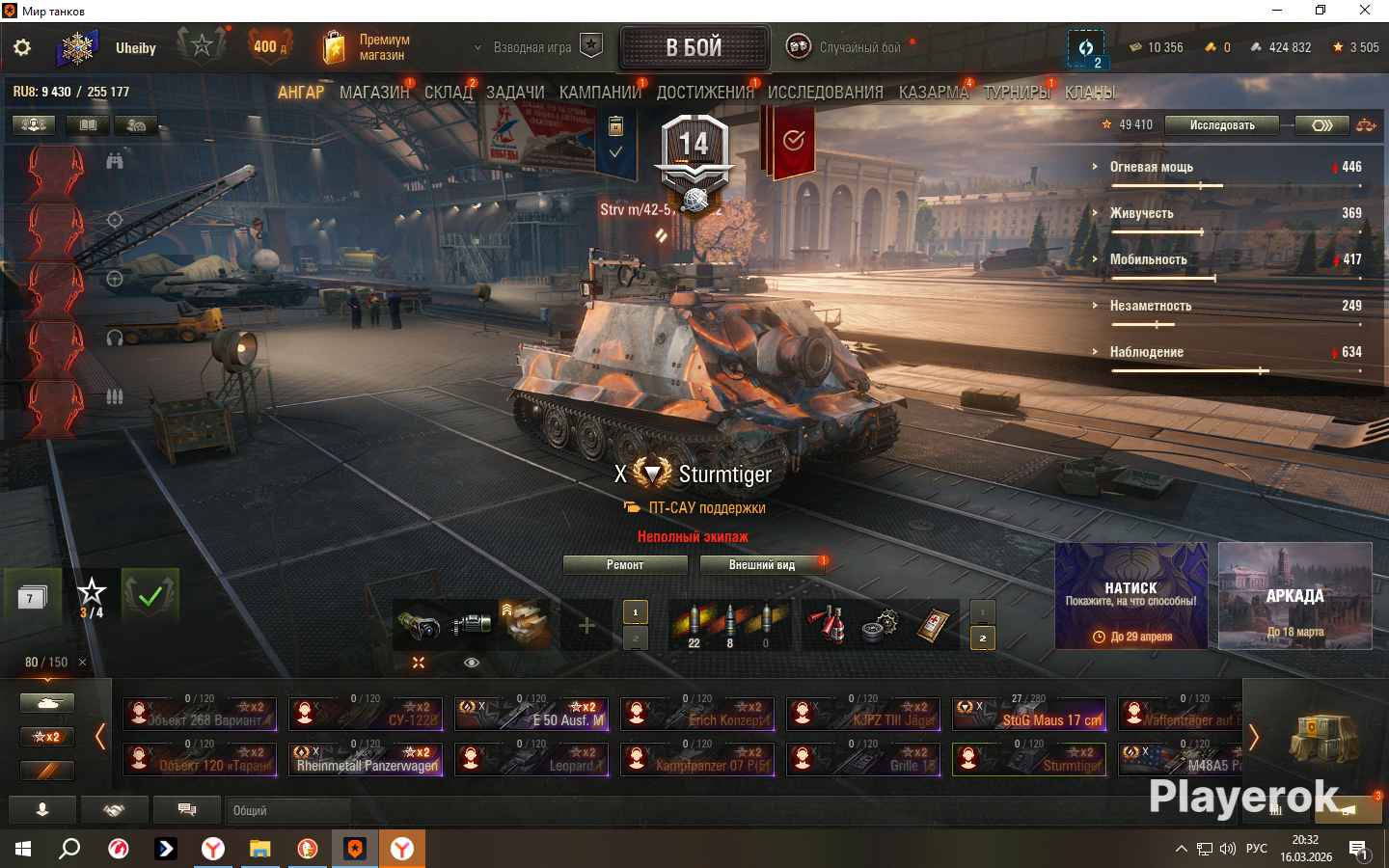This screenshot has height=868, width=1389.
Task: Open the Премиум магазин store
Action: pyautogui.click(x=367, y=47)
